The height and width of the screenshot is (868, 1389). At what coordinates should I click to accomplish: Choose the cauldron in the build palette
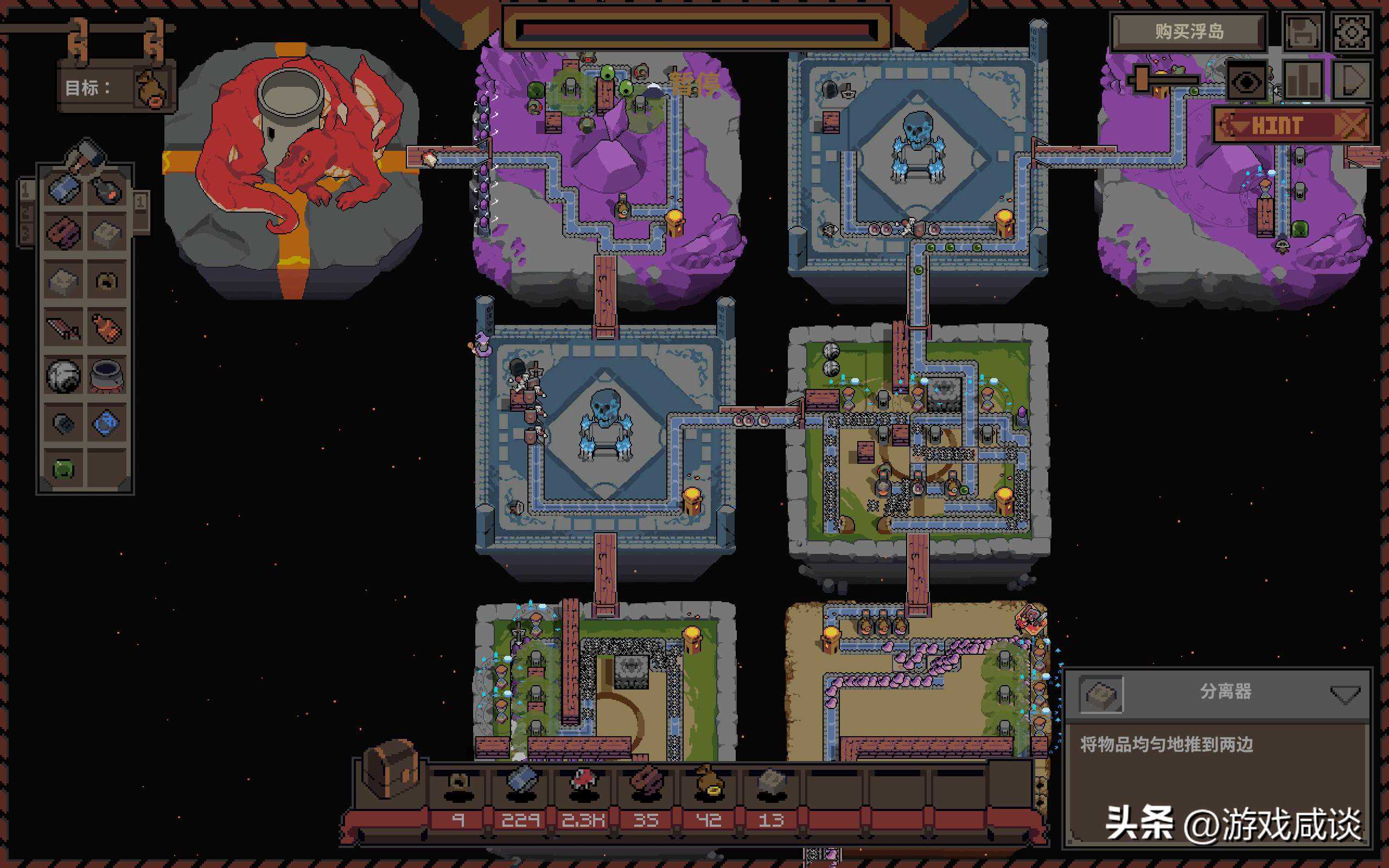click(107, 375)
